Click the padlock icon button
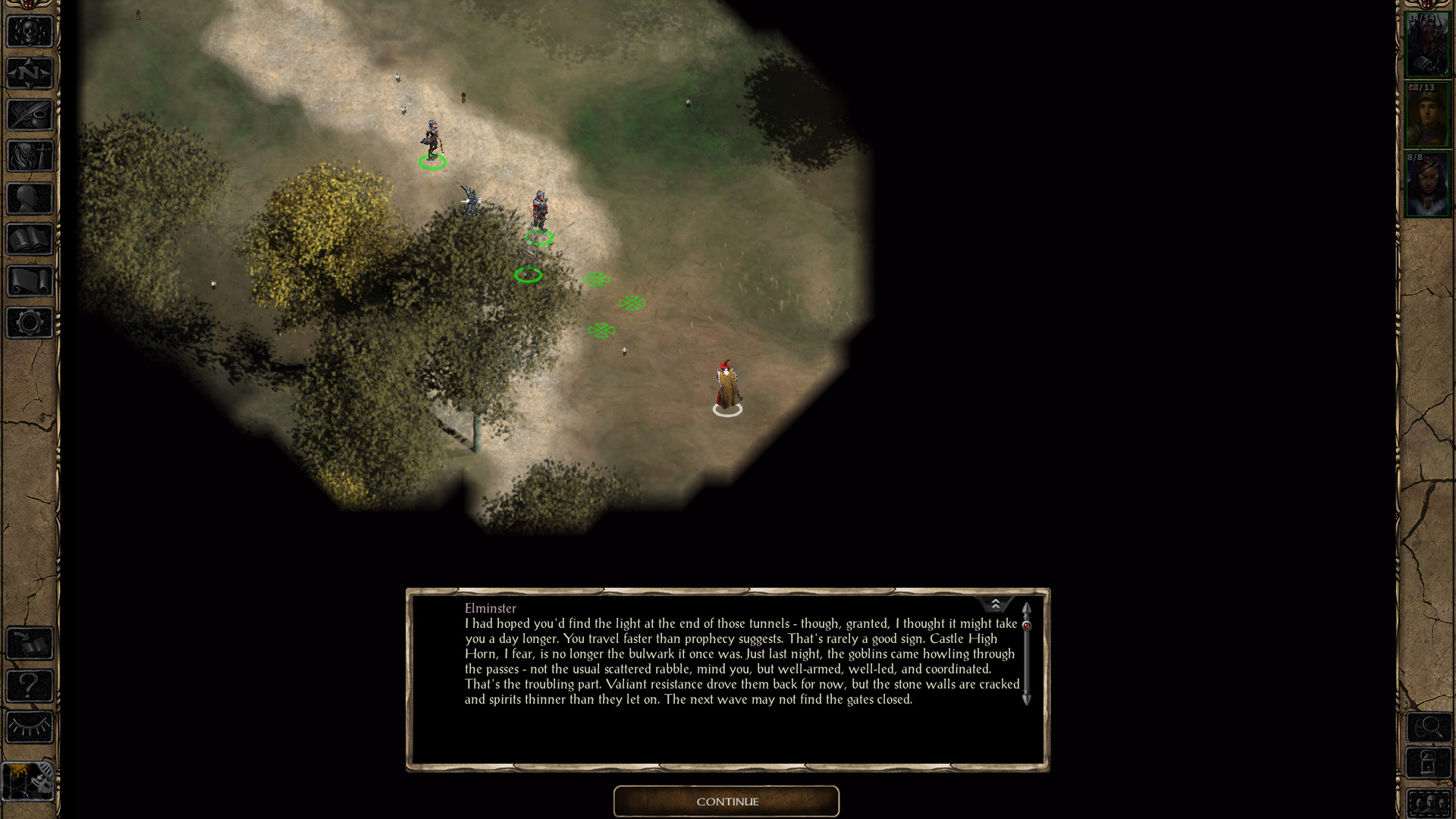 (x=1429, y=764)
